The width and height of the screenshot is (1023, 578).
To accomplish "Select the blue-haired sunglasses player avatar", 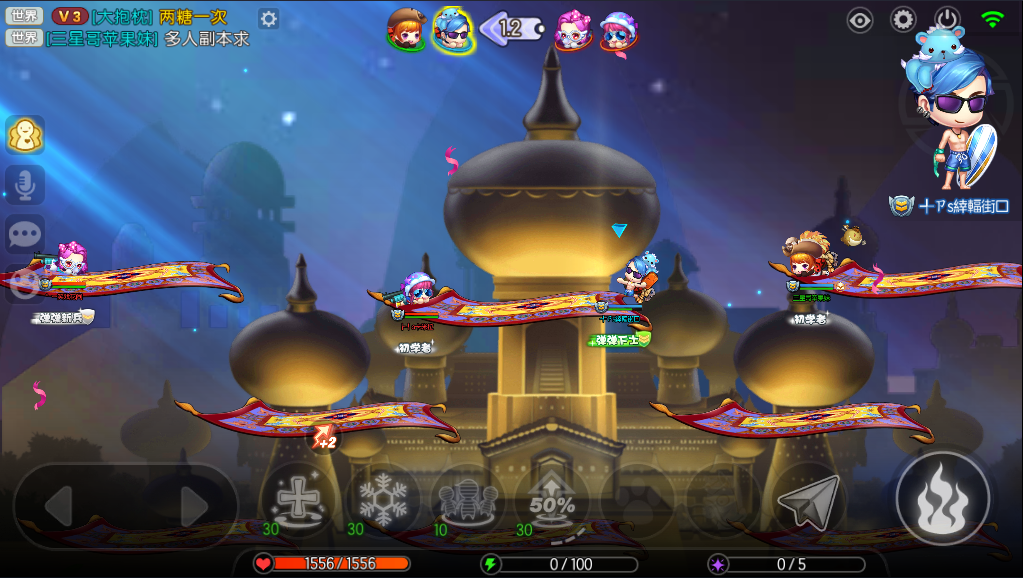I will click(453, 29).
